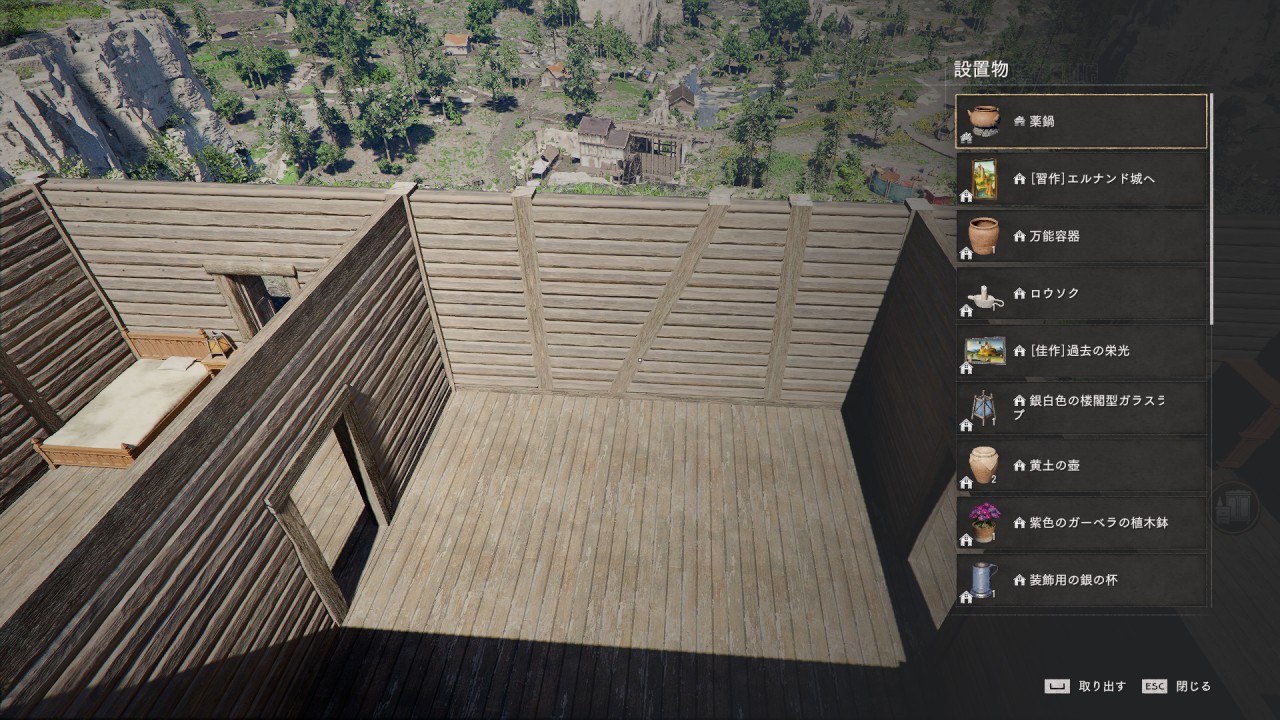The width and height of the screenshot is (1280, 720).
Task: Choose the 装飾用の銀の杯 cup
Action: coord(1081,580)
